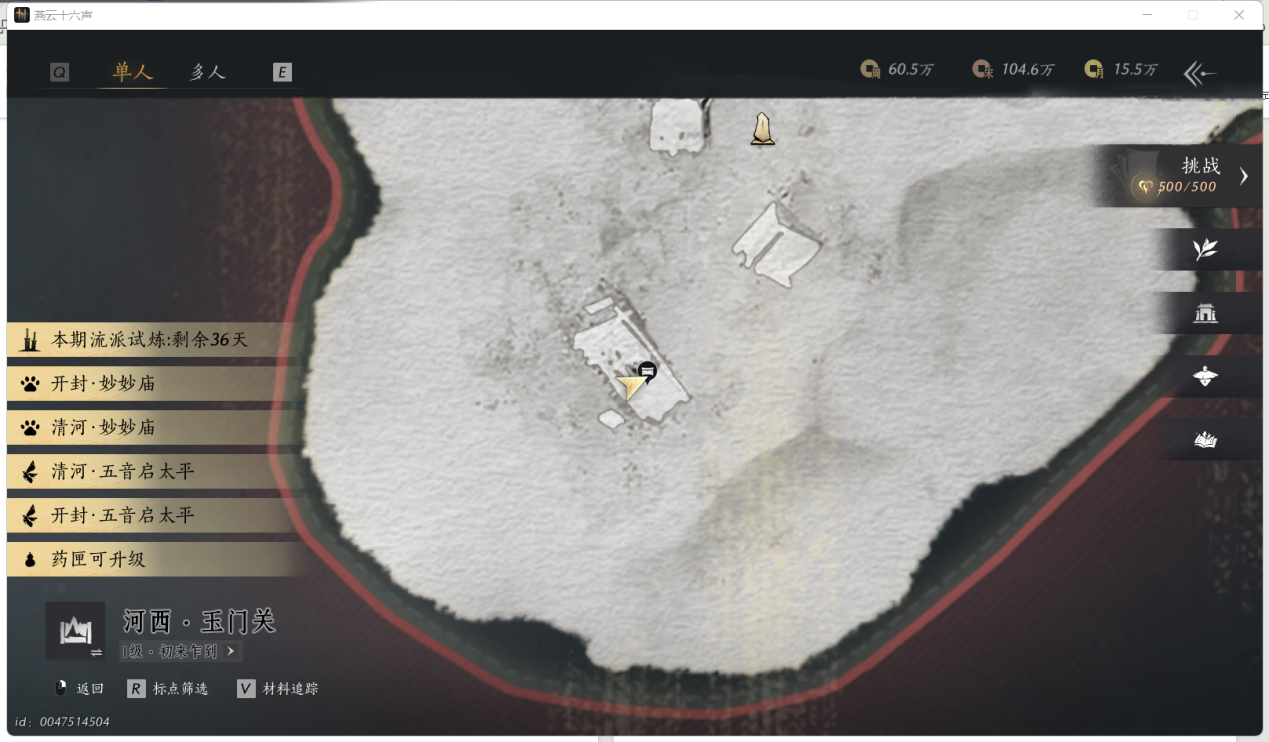Minimize the game window
Screen dimensions: 1269x742
[1146, 15]
